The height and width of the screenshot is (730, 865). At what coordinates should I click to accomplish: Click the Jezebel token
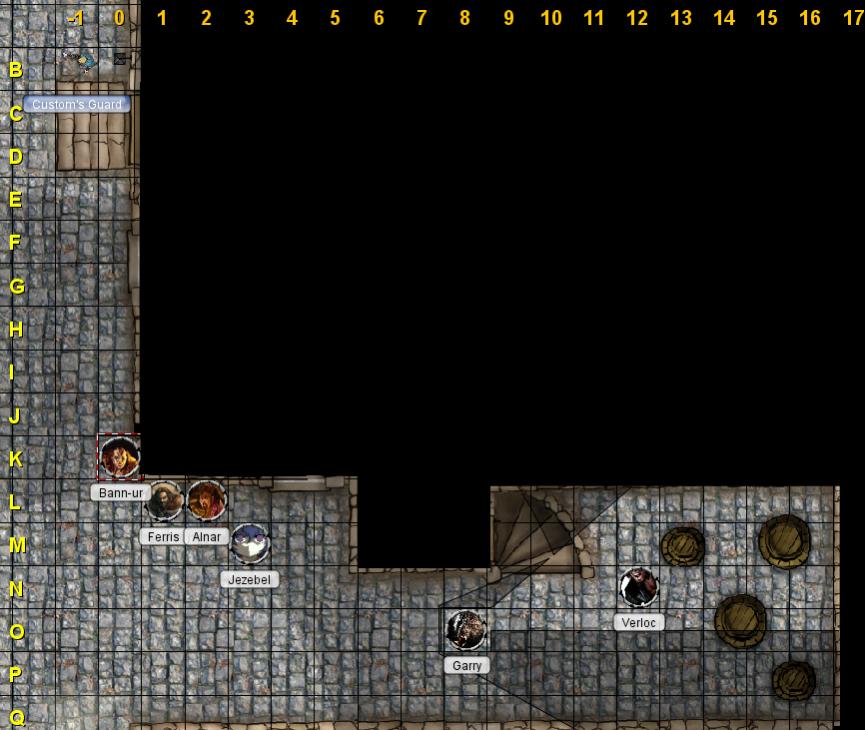pos(250,543)
